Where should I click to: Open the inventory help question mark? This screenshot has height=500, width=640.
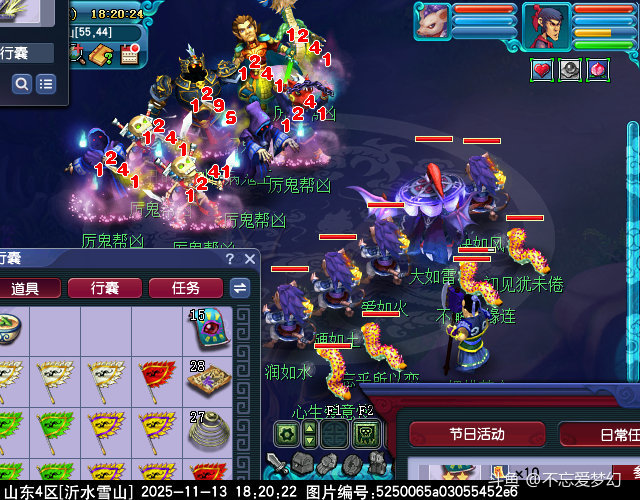click(x=230, y=260)
